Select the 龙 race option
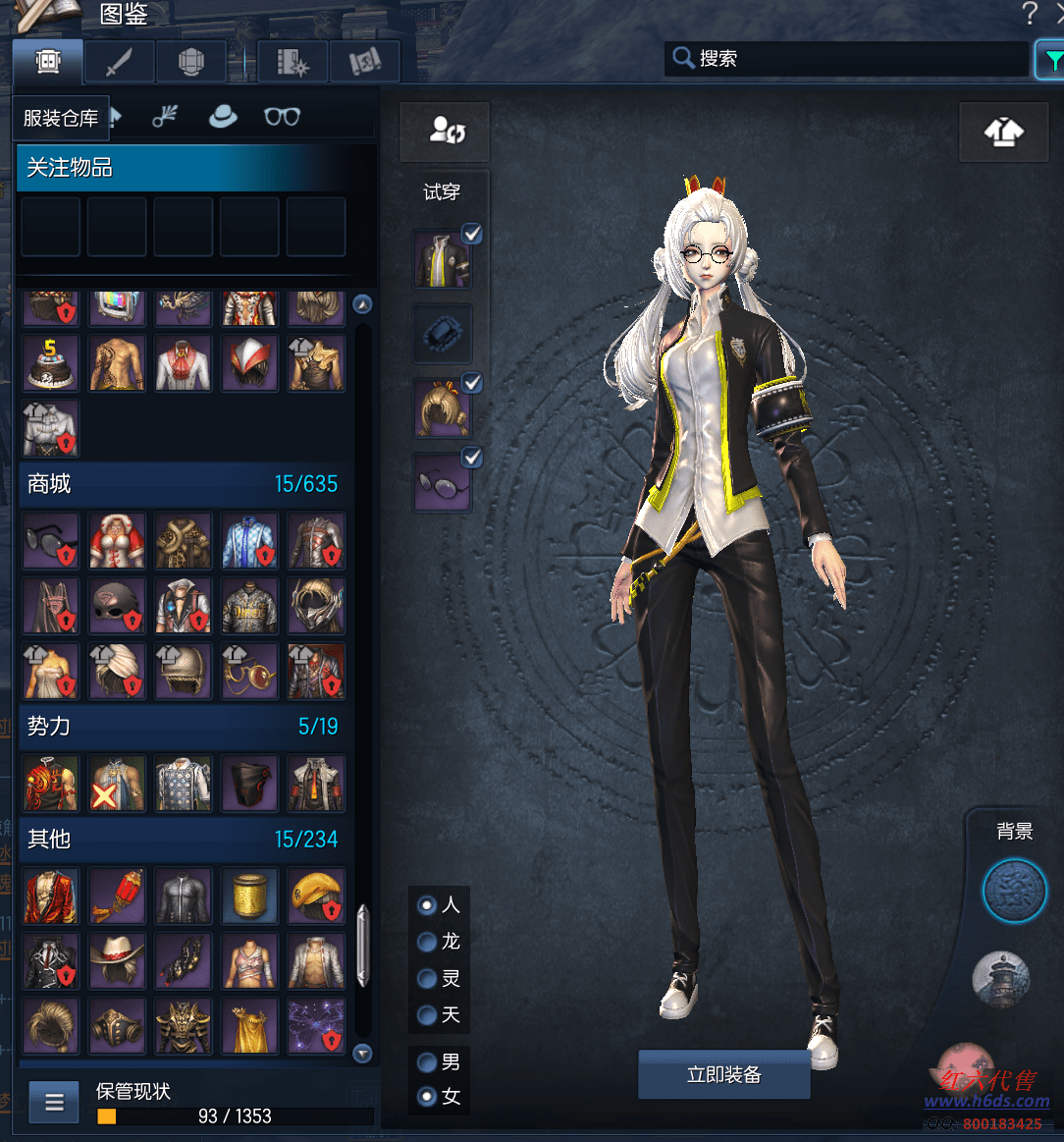Image resolution: width=1064 pixels, height=1142 pixels. pos(427,942)
